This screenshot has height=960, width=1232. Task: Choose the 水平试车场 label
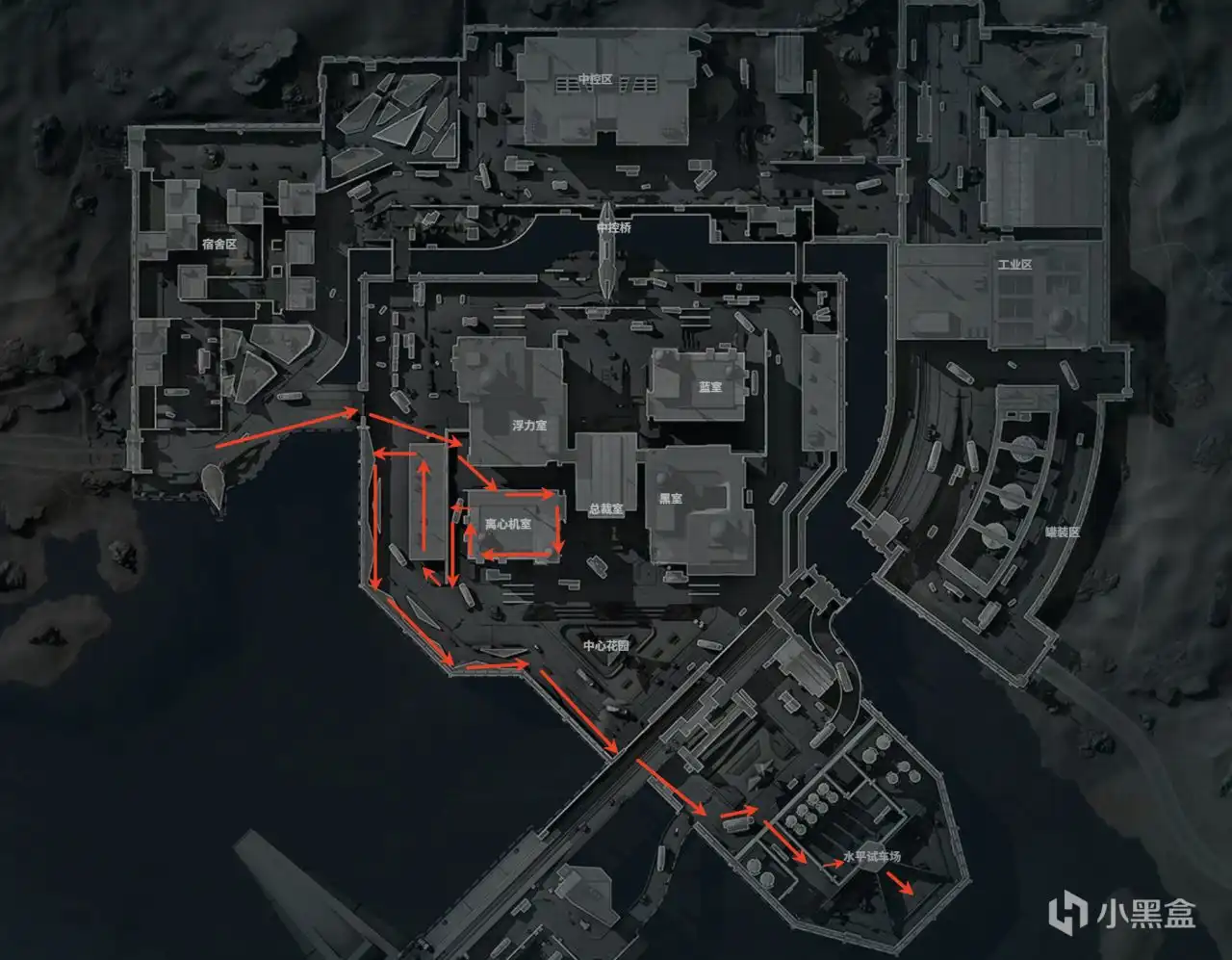[x=872, y=856]
